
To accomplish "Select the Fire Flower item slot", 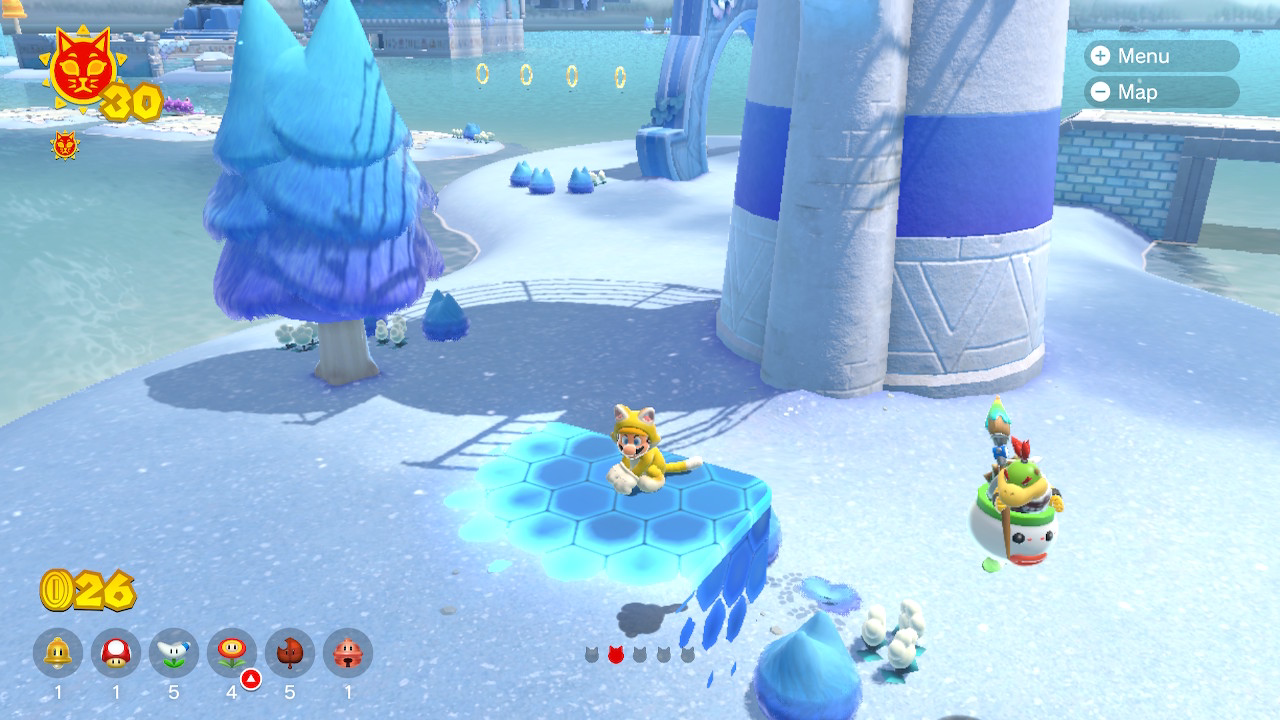I will [x=232, y=654].
